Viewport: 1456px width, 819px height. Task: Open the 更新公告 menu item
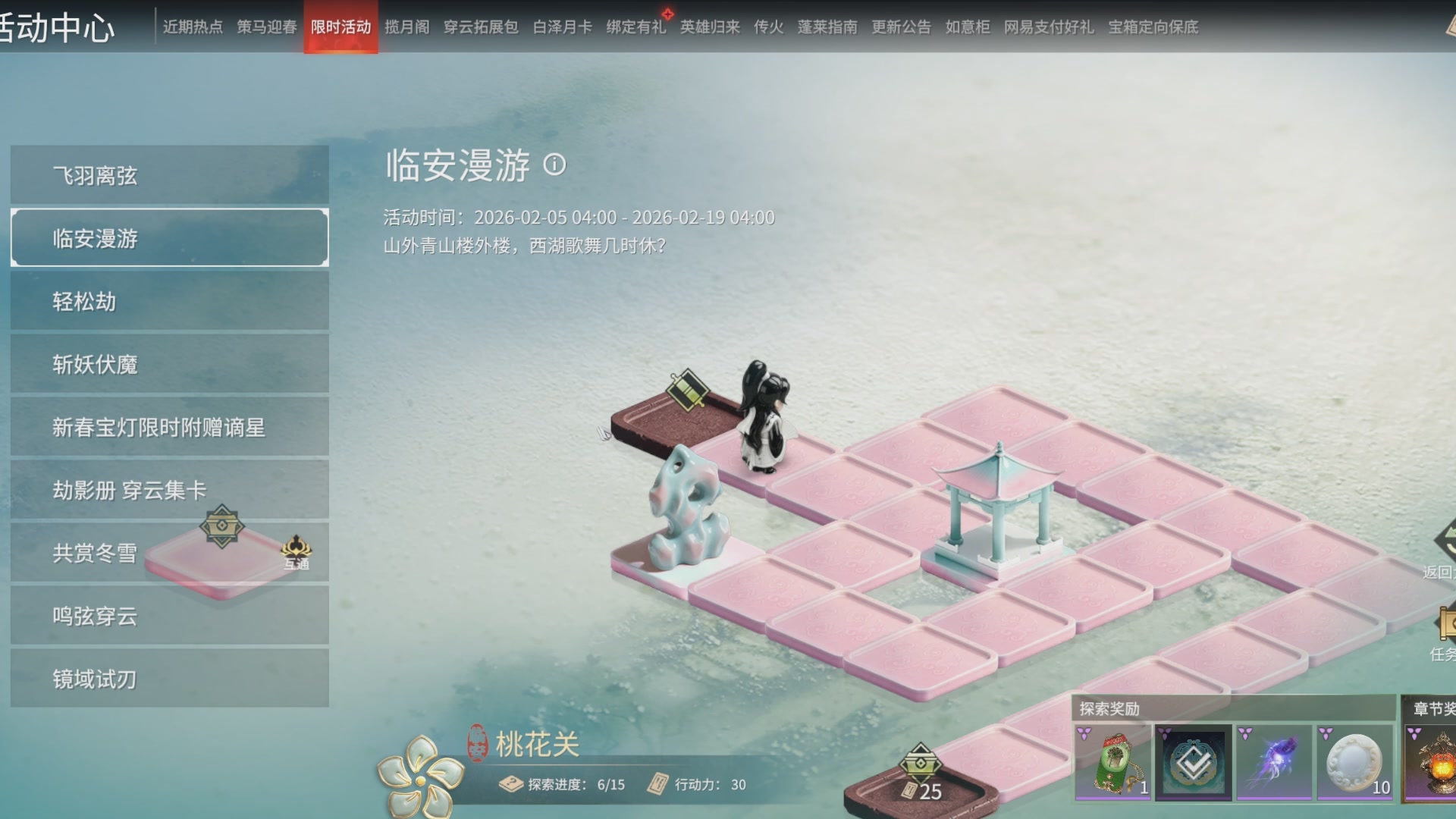(901, 27)
